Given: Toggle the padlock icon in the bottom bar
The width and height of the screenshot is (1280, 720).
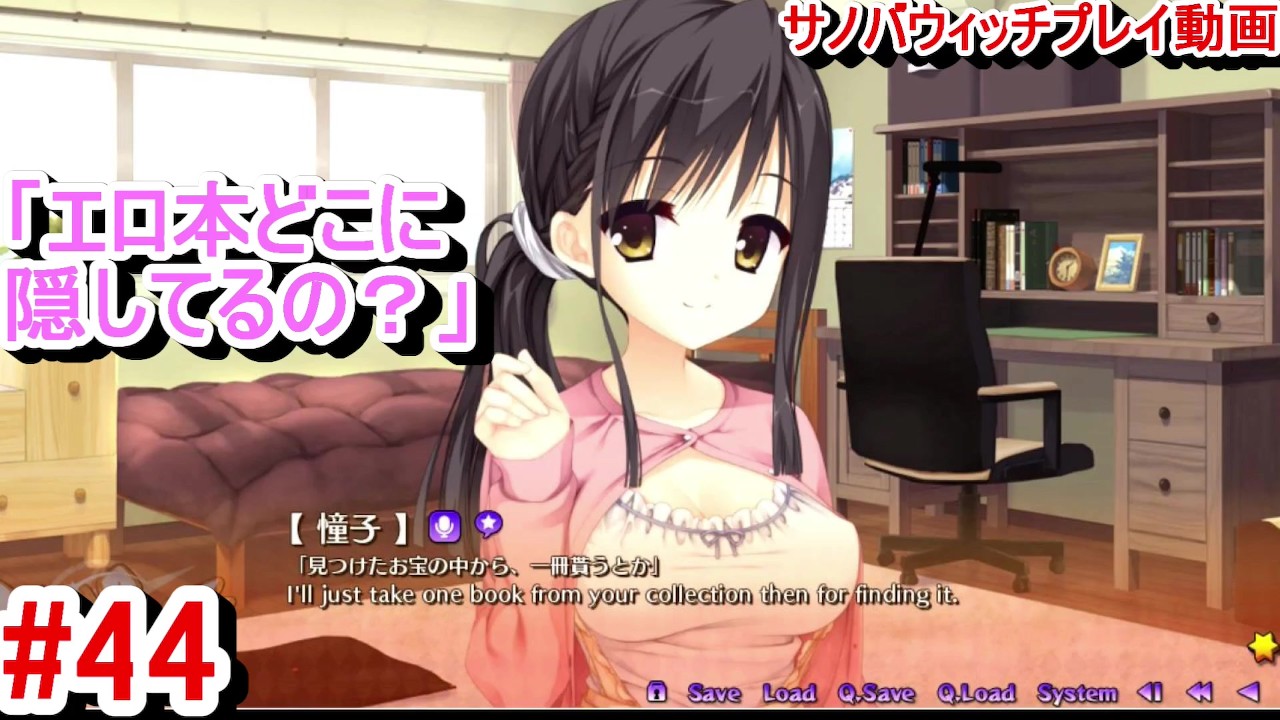Looking at the screenshot, I should [x=658, y=693].
